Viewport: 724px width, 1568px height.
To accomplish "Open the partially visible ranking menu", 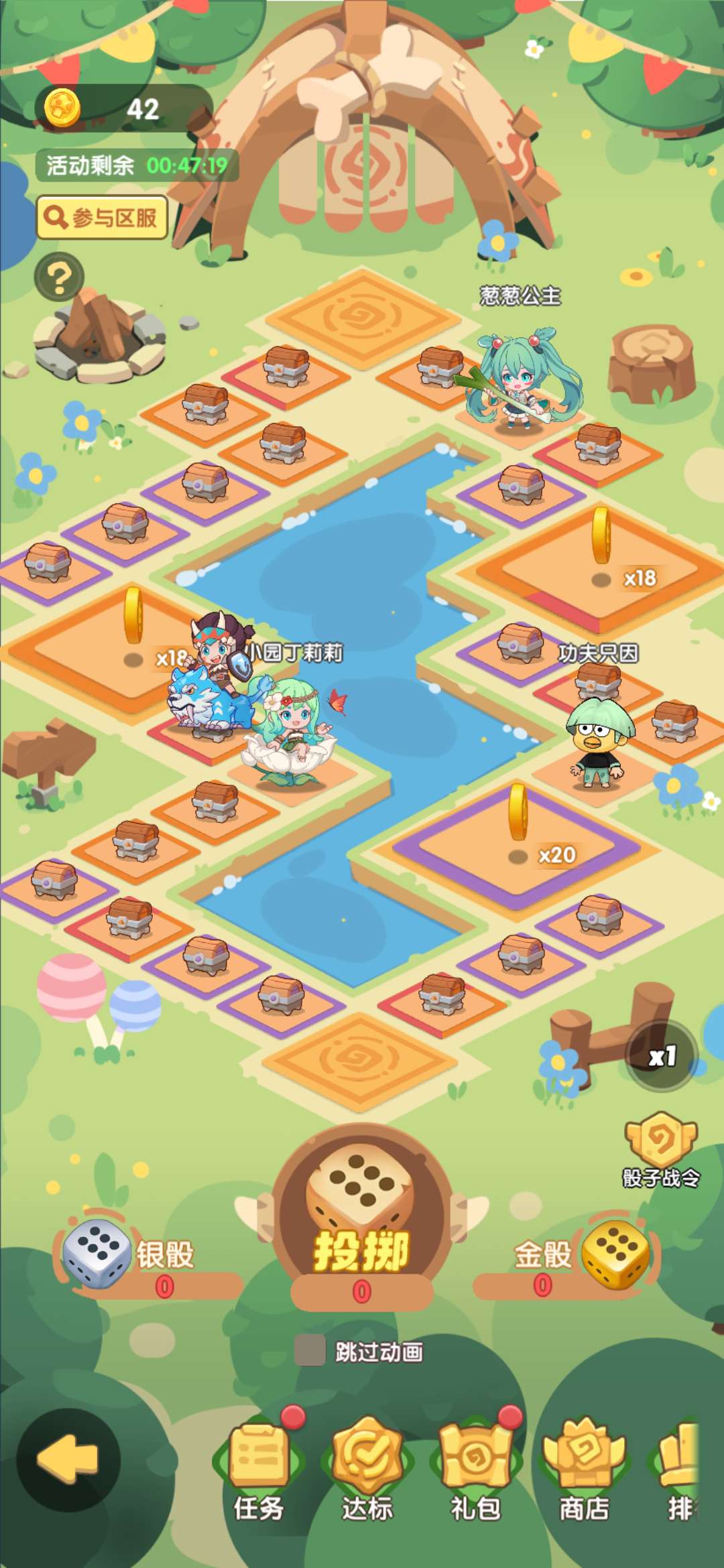I will pos(680,1469).
